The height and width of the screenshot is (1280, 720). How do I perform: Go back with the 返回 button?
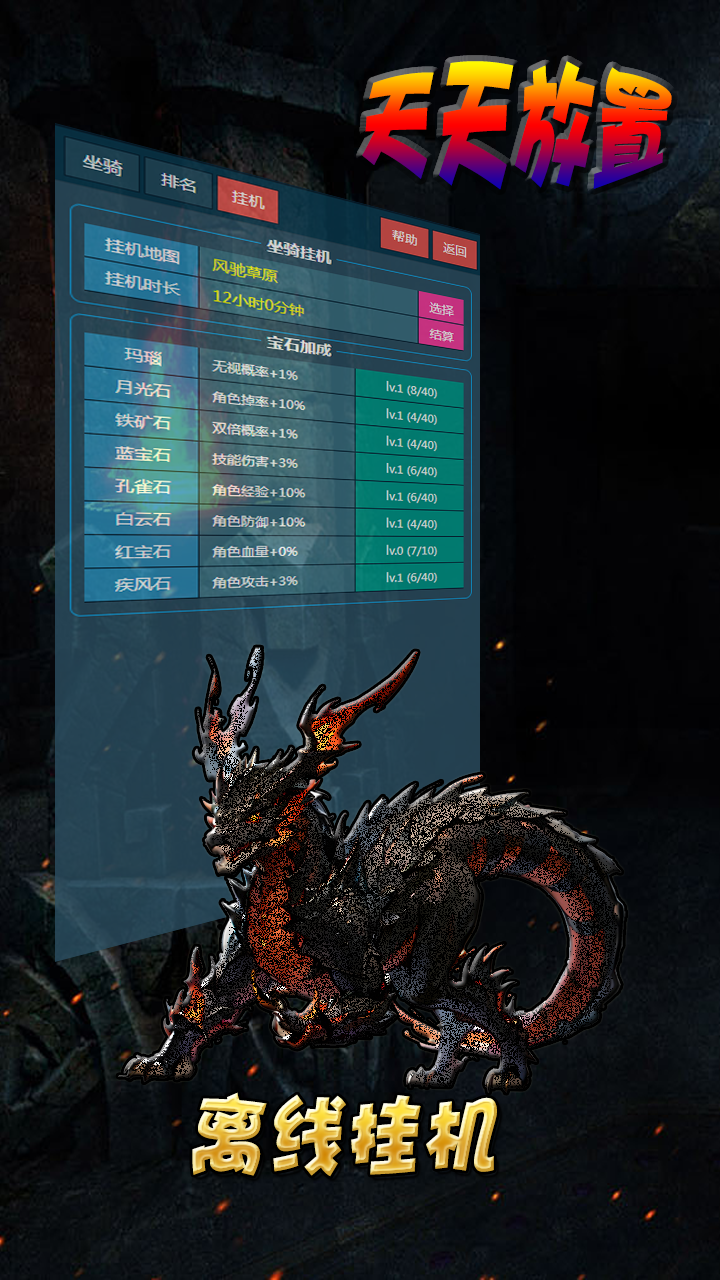pos(454,250)
